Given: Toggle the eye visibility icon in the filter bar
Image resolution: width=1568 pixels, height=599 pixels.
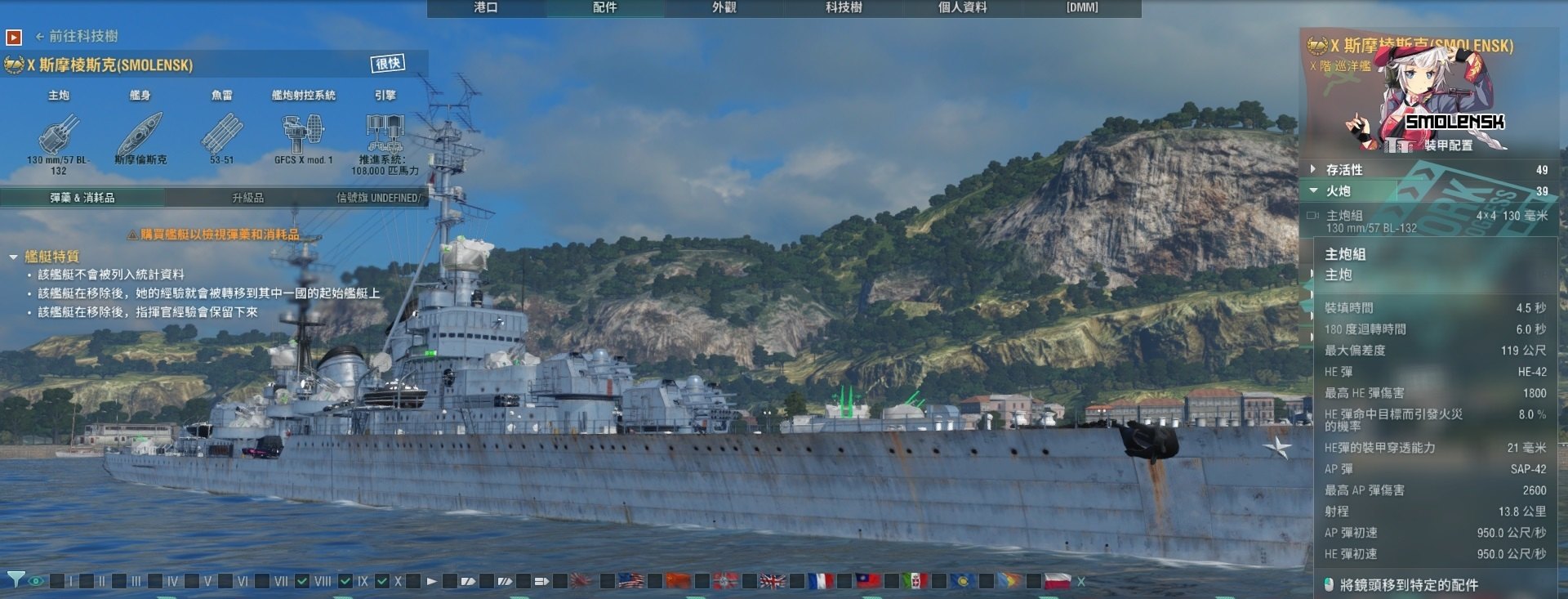Looking at the screenshot, I should click(x=35, y=583).
